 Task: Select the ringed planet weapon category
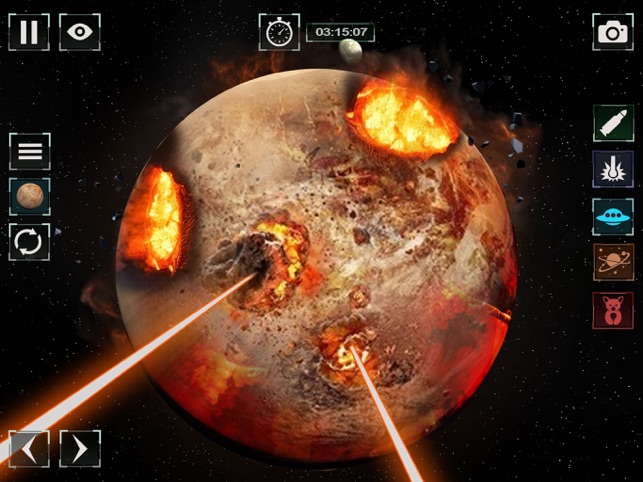612,262
